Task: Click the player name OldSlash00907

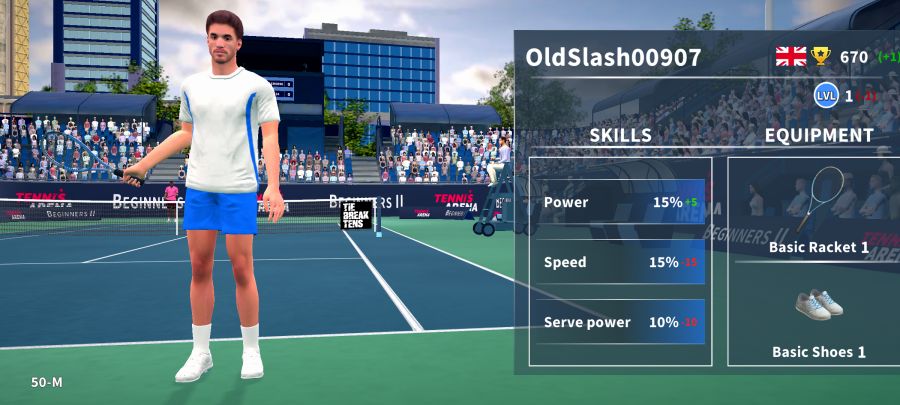Action: (613, 57)
